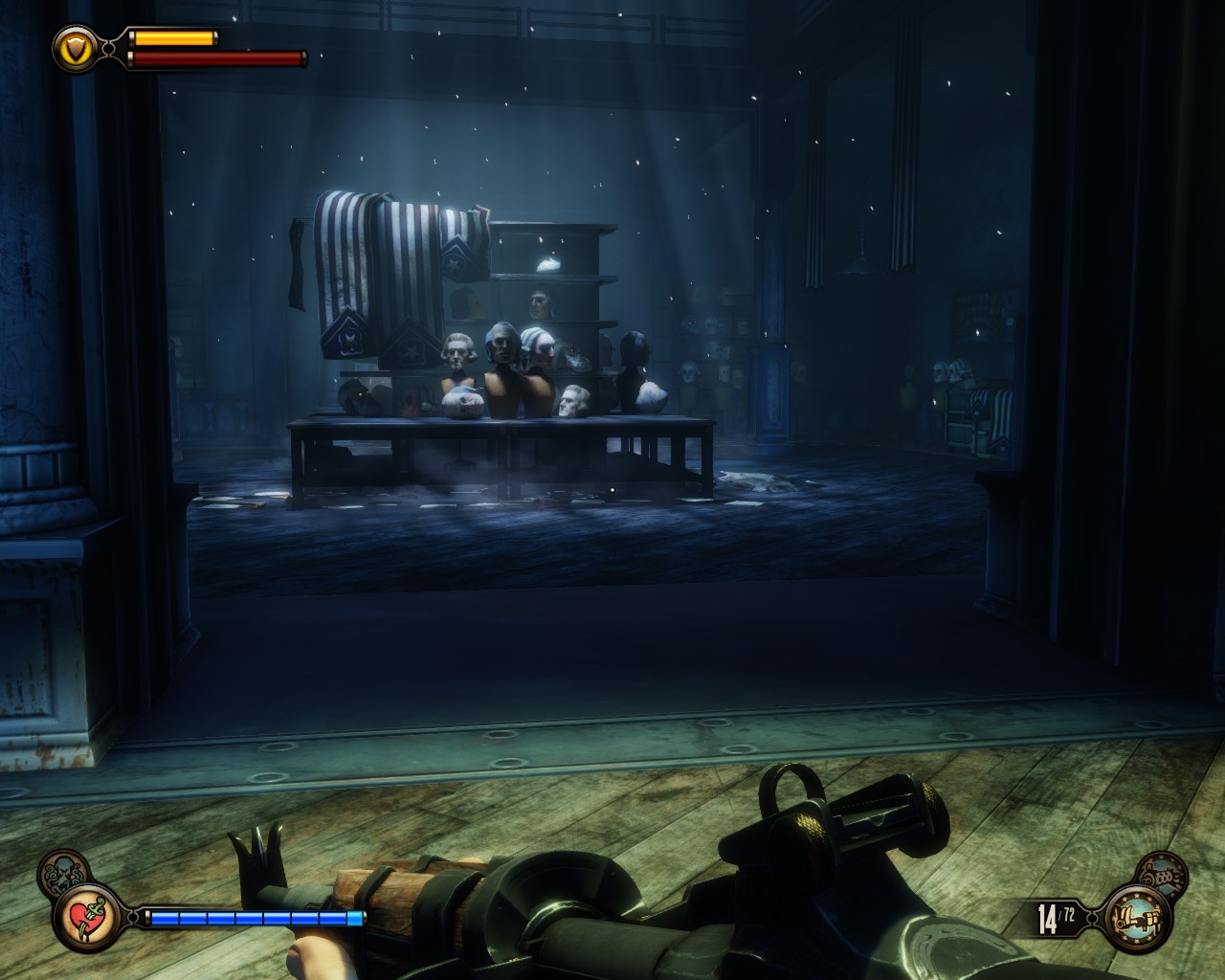Click the gold shield emblem icon
Screen dimensions: 1225x980
pyautogui.click(x=72, y=45)
